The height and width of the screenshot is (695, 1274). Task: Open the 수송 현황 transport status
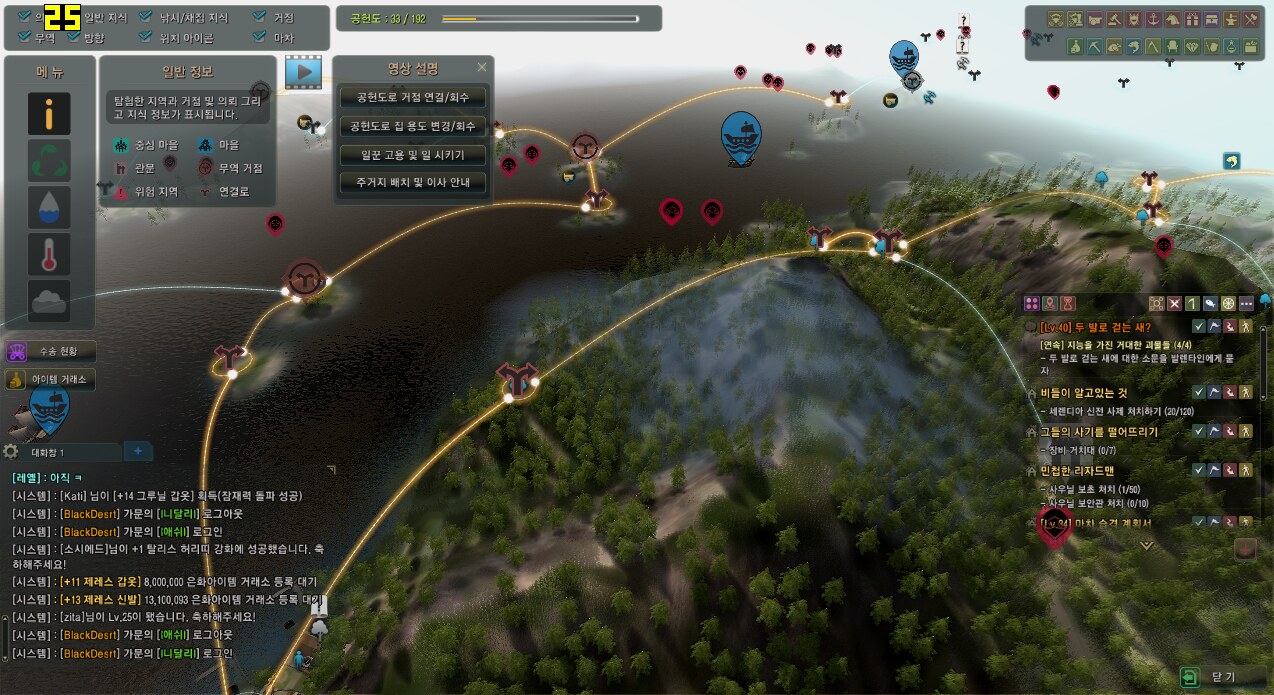click(x=51, y=351)
